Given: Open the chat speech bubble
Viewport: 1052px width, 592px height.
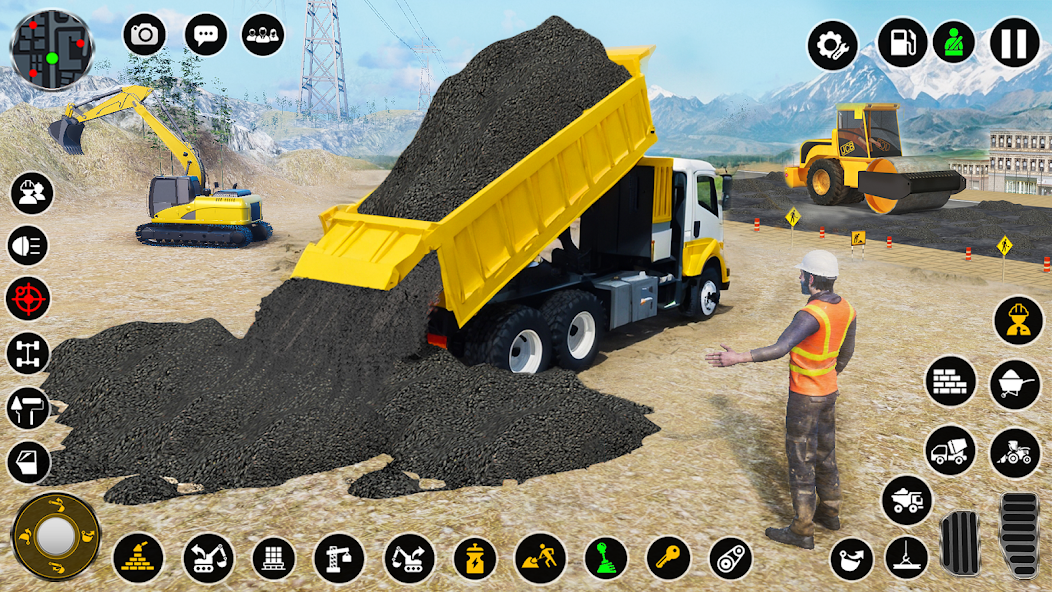Looking at the screenshot, I should click(x=206, y=35).
